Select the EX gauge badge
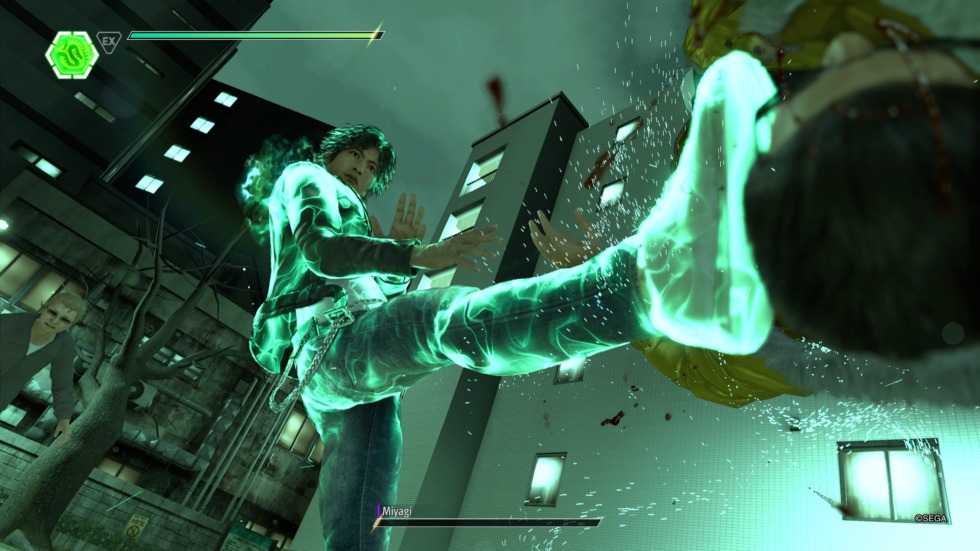This screenshot has height=551, width=980. coord(109,42)
